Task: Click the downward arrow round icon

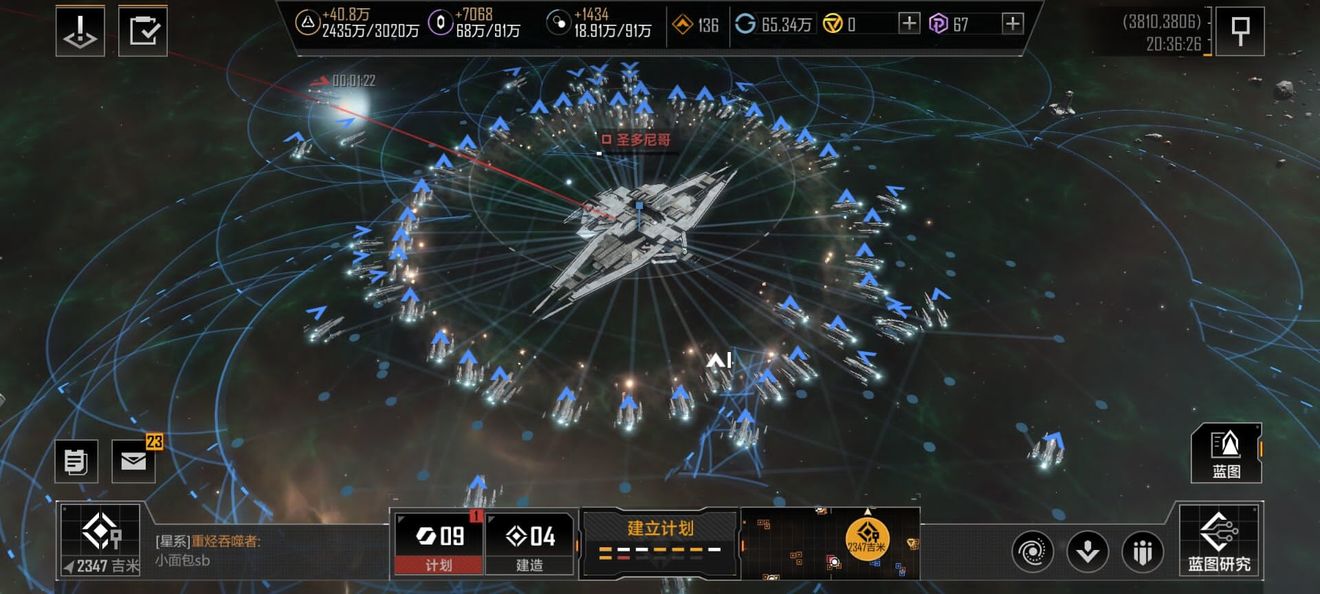Action: point(1087,551)
